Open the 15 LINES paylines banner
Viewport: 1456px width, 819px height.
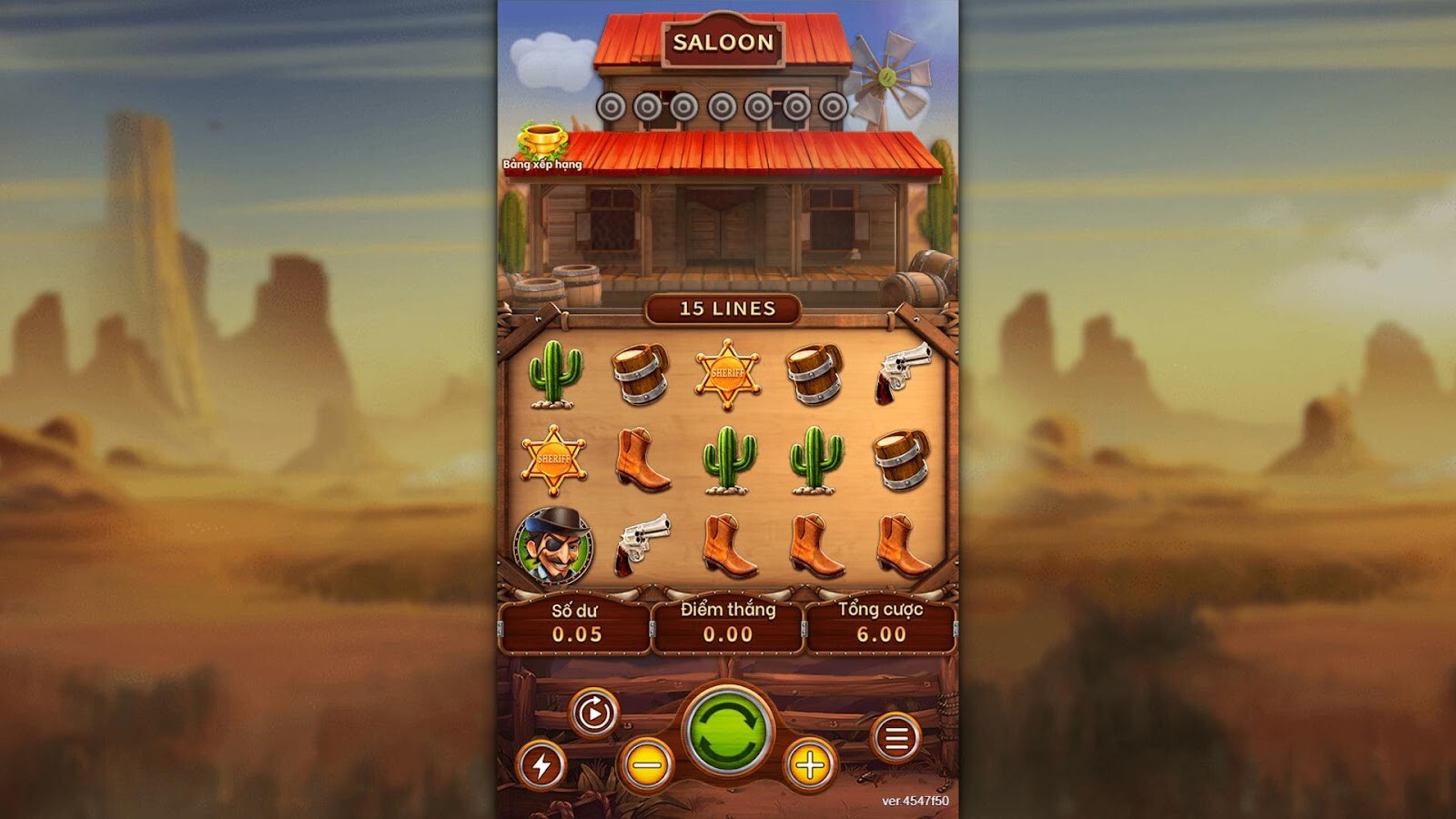pyautogui.click(x=725, y=309)
